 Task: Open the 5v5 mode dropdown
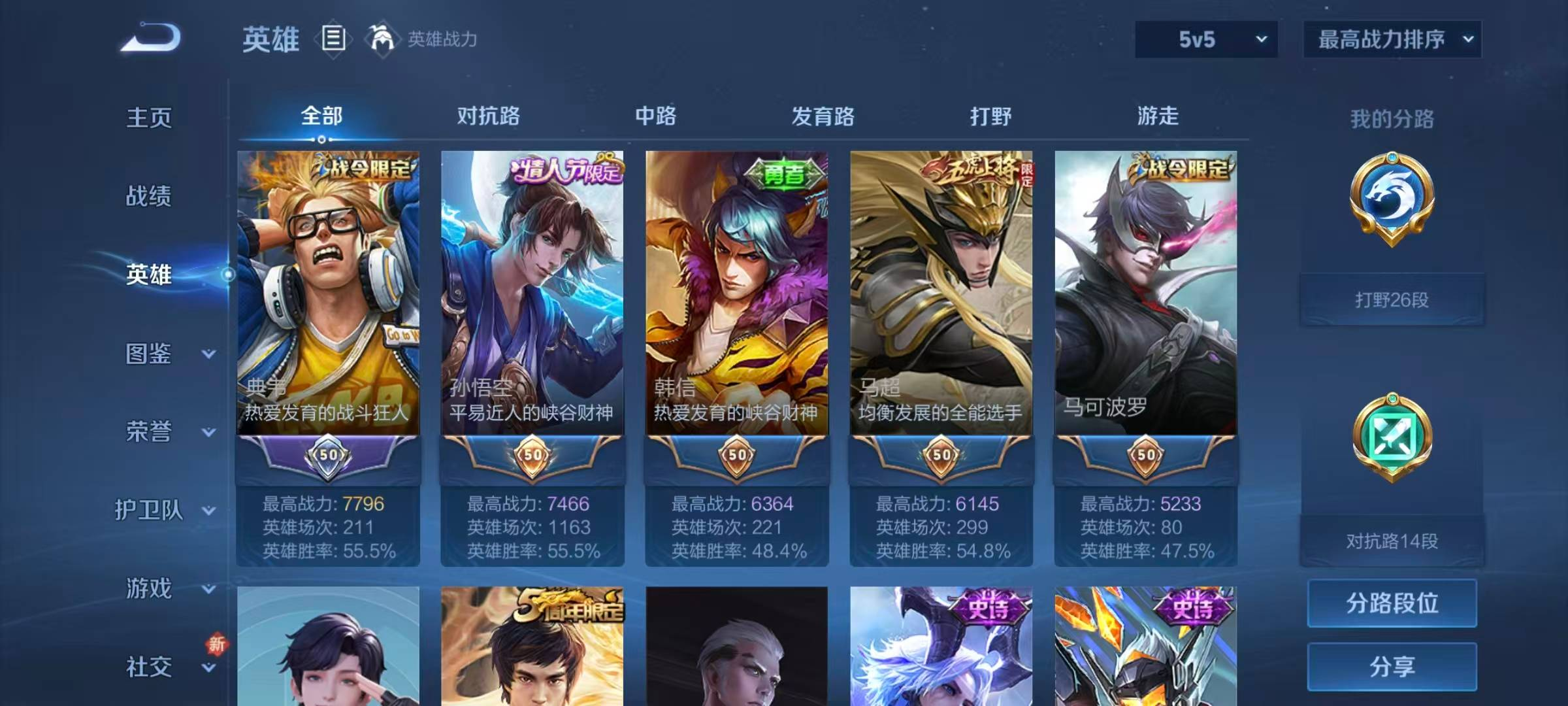tap(1204, 39)
